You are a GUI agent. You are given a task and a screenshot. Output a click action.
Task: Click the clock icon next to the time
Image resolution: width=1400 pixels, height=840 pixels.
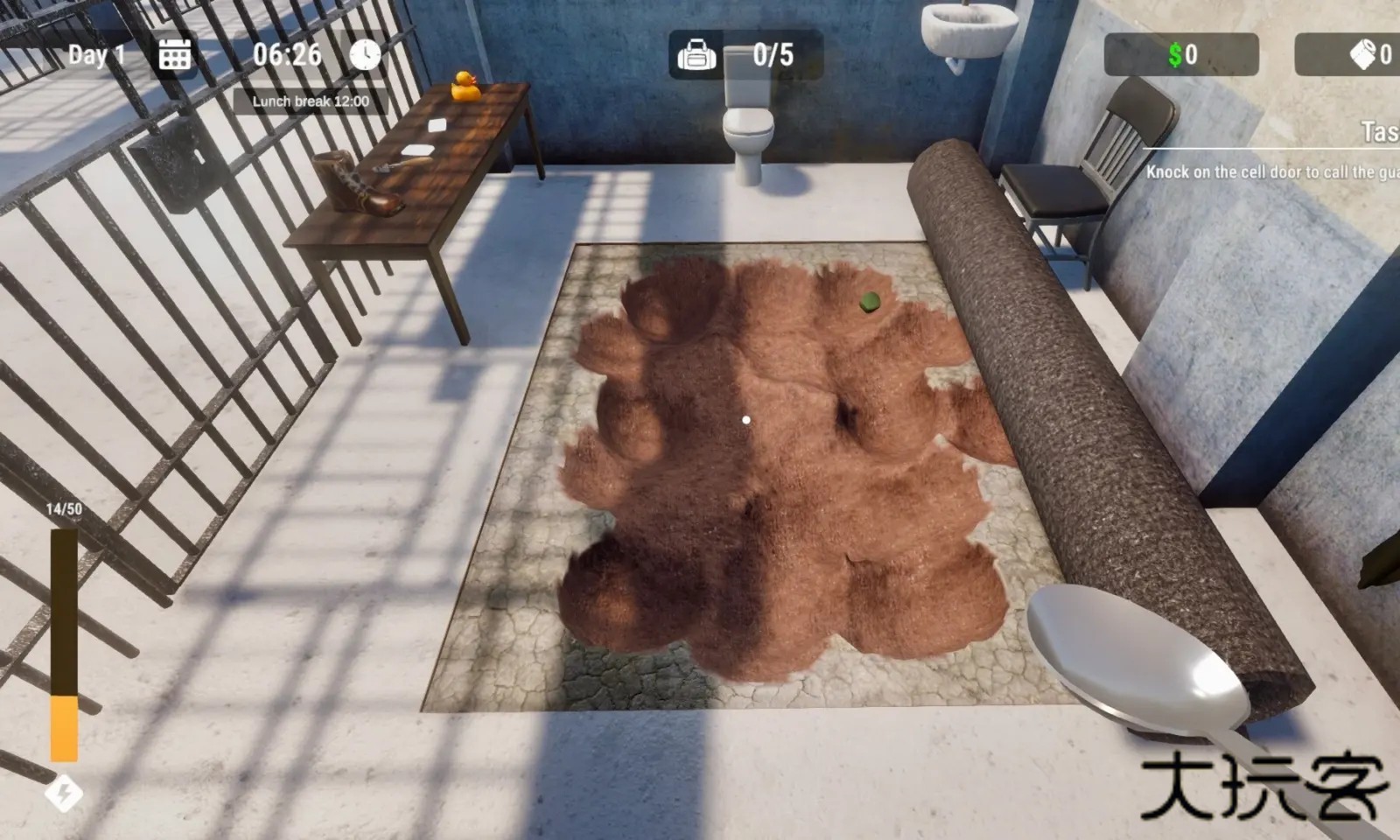click(x=365, y=54)
